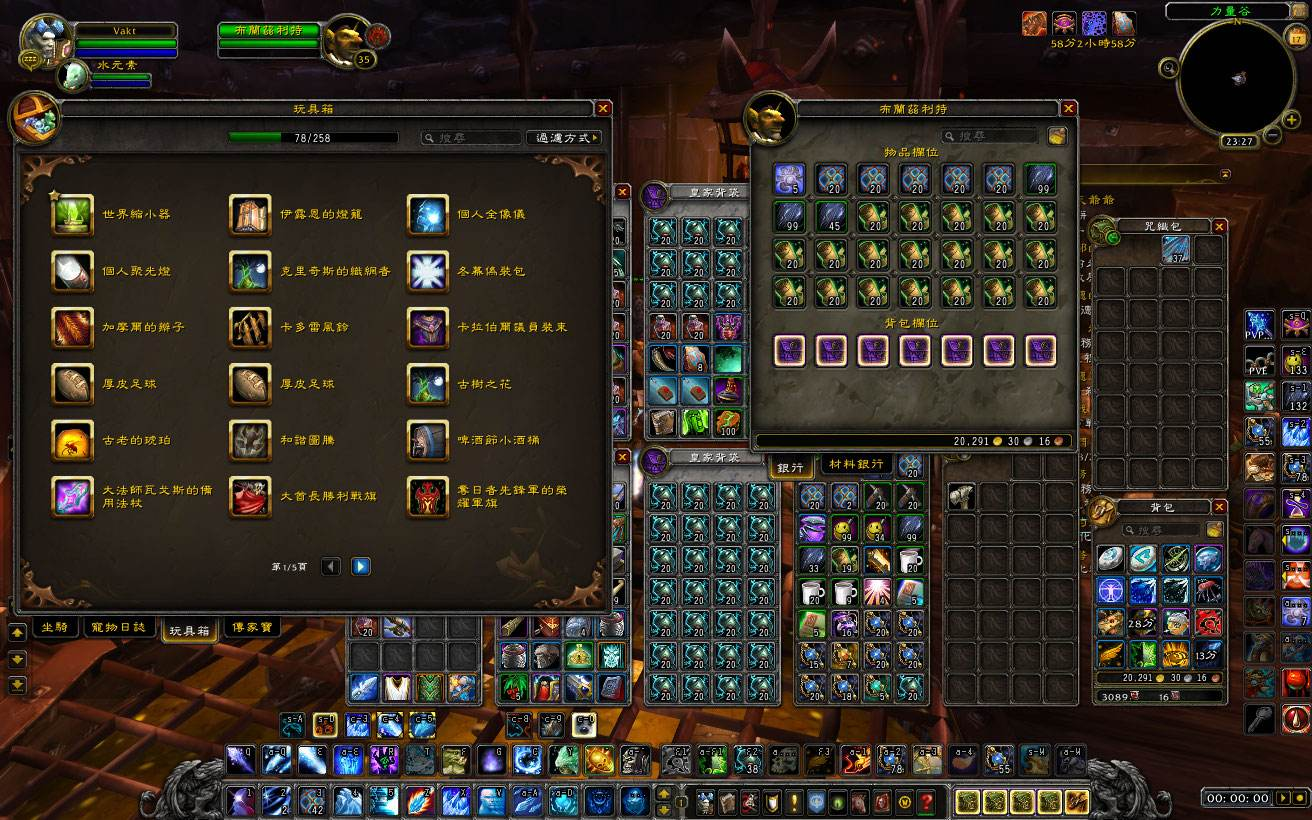Viewport: 1312px width, 820px height.
Task: Close the 布蘭菈利特 bank window
Action: [x=1069, y=108]
